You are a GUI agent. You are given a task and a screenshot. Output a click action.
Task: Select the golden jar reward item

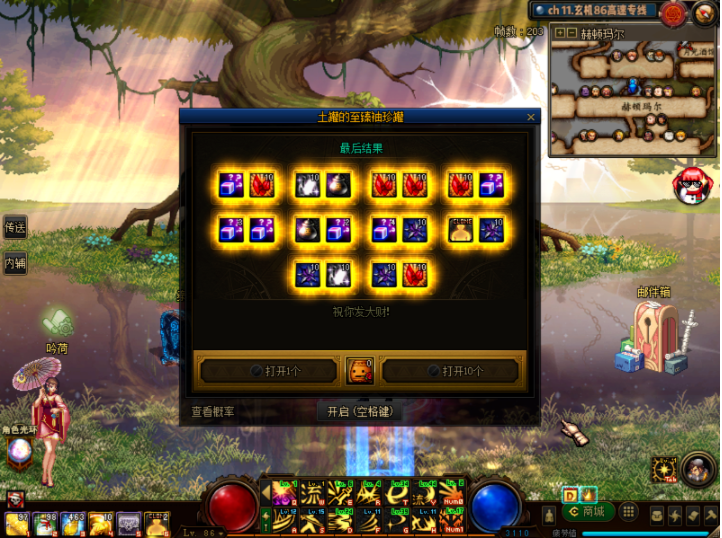461,229
